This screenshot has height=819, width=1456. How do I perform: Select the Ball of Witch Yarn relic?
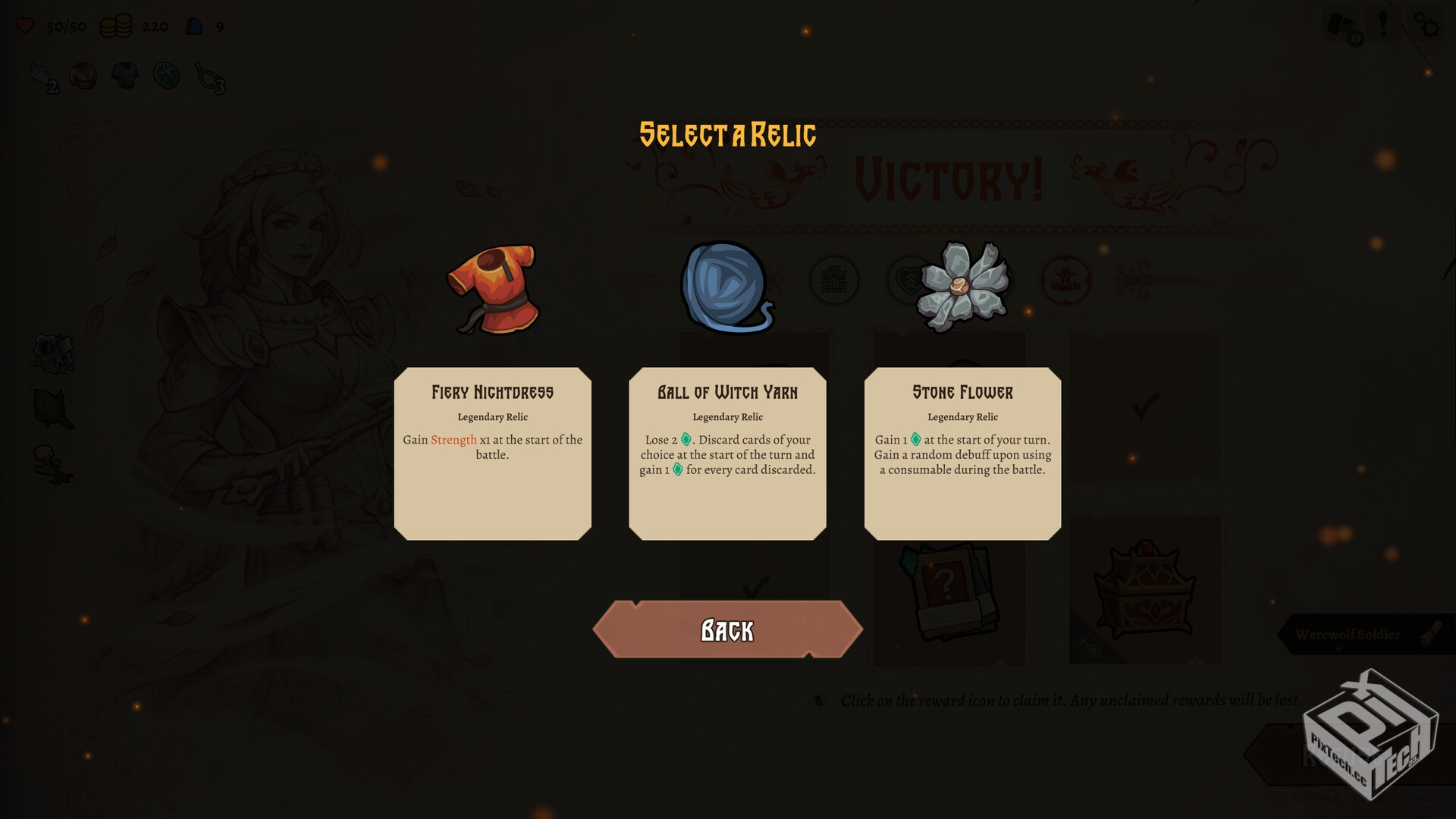(x=727, y=453)
